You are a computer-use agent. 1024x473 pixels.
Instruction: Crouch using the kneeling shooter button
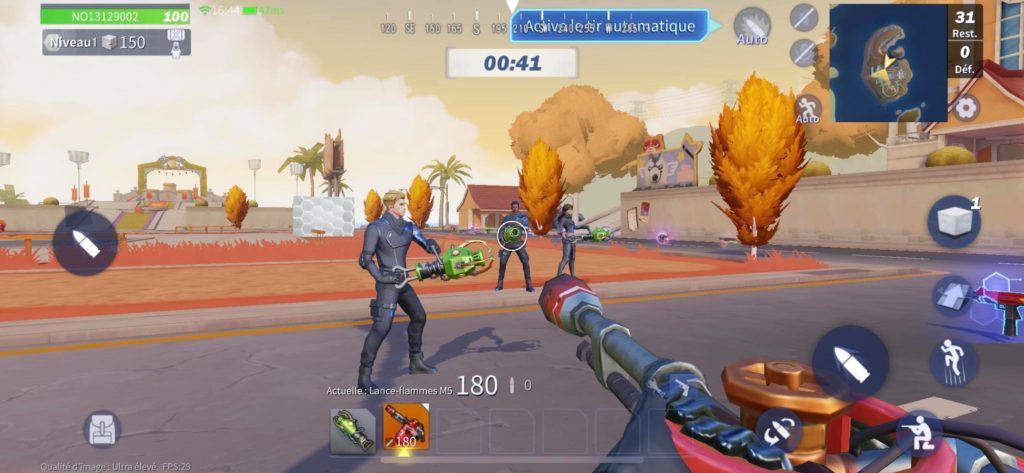pos(917,433)
